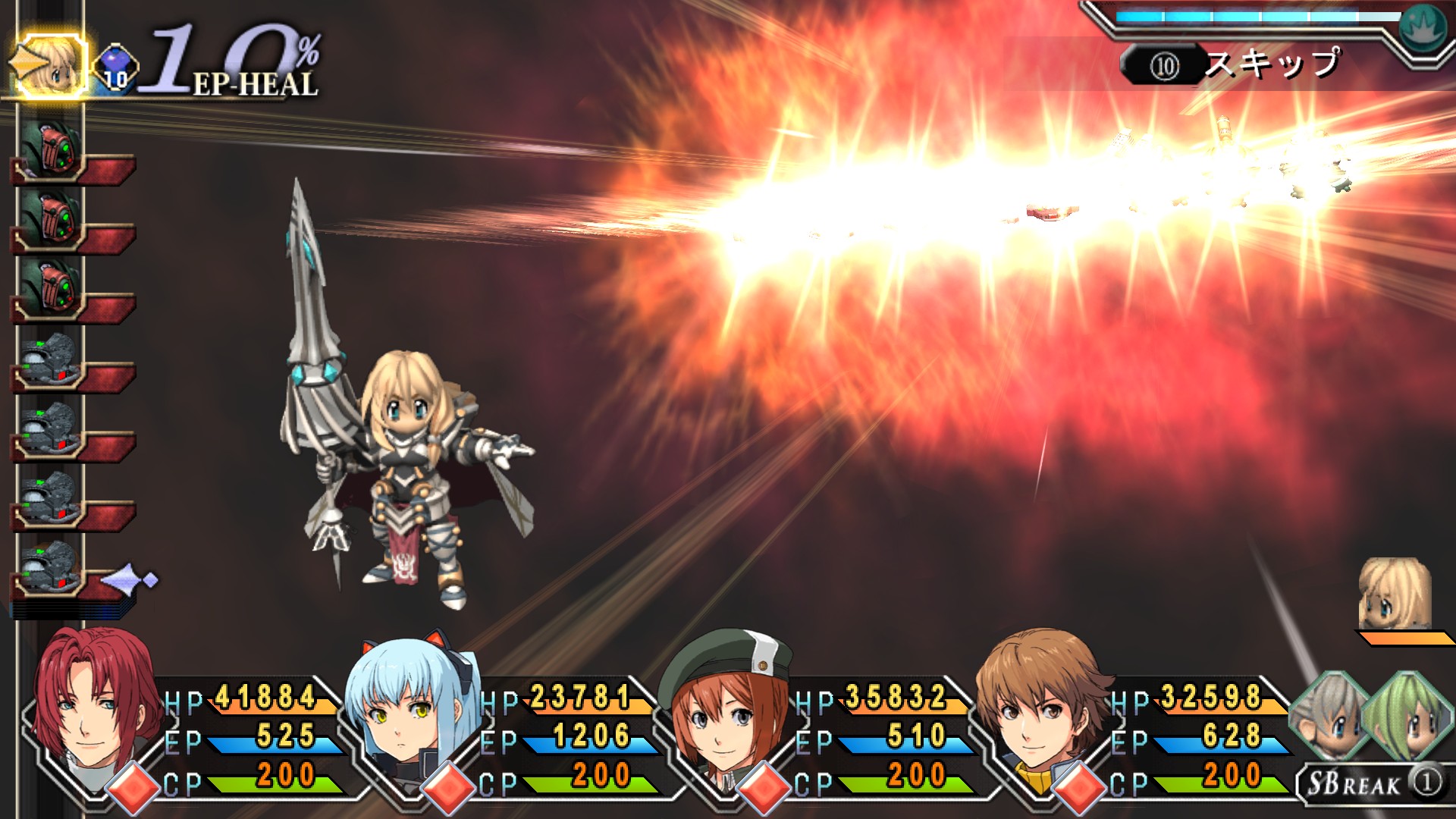The width and height of the screenshot is (1456, 819).
Task: Click the blonde character portrait above S-Break
Action: pyautogui.click(x=1394, y=595)
